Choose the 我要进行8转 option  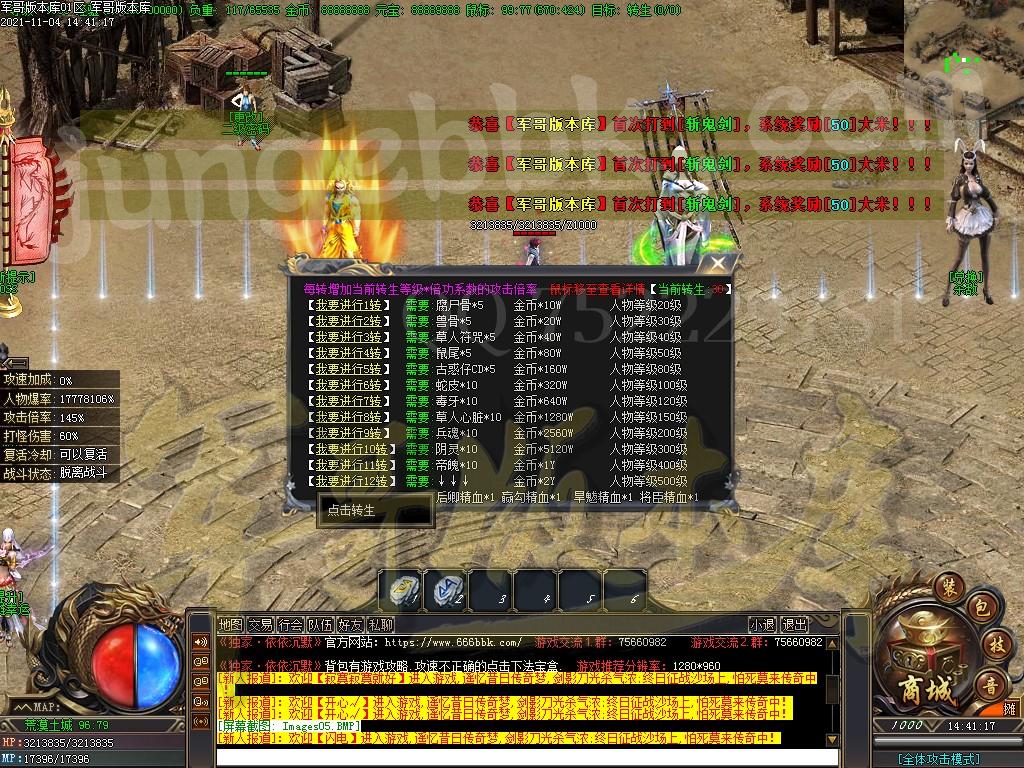(x=348, y=417)
